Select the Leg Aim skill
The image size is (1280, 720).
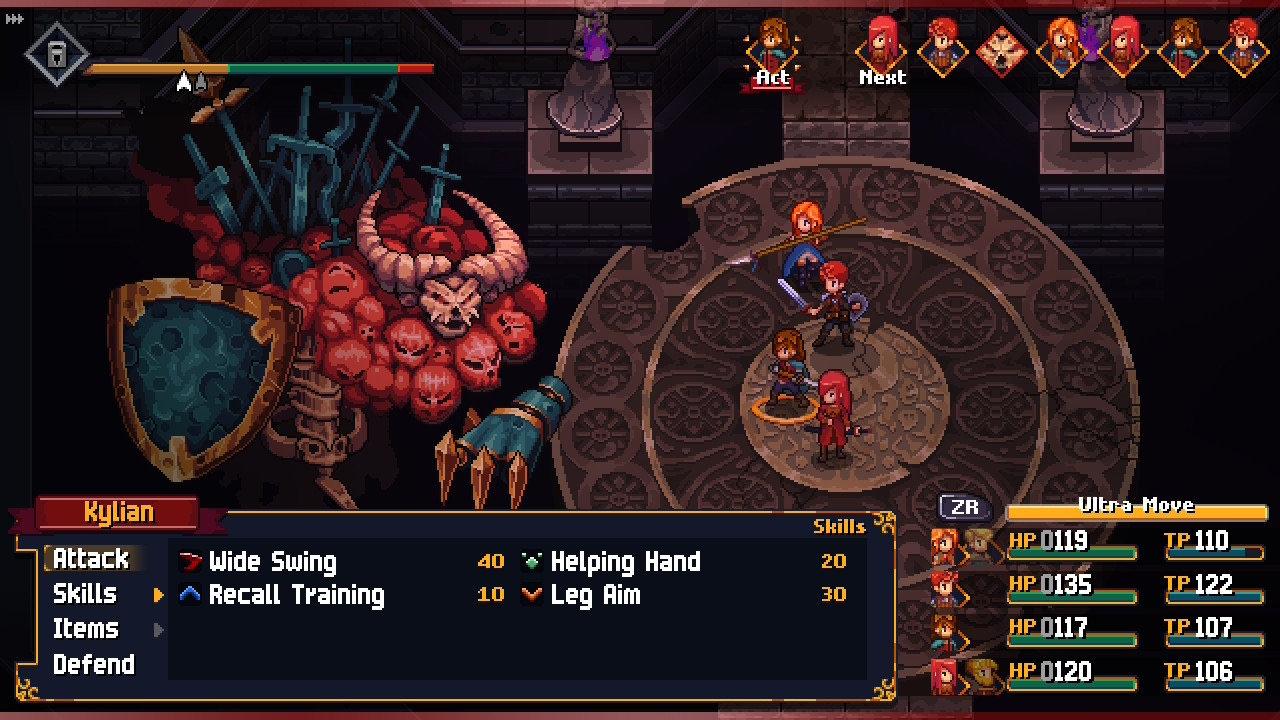595,595
